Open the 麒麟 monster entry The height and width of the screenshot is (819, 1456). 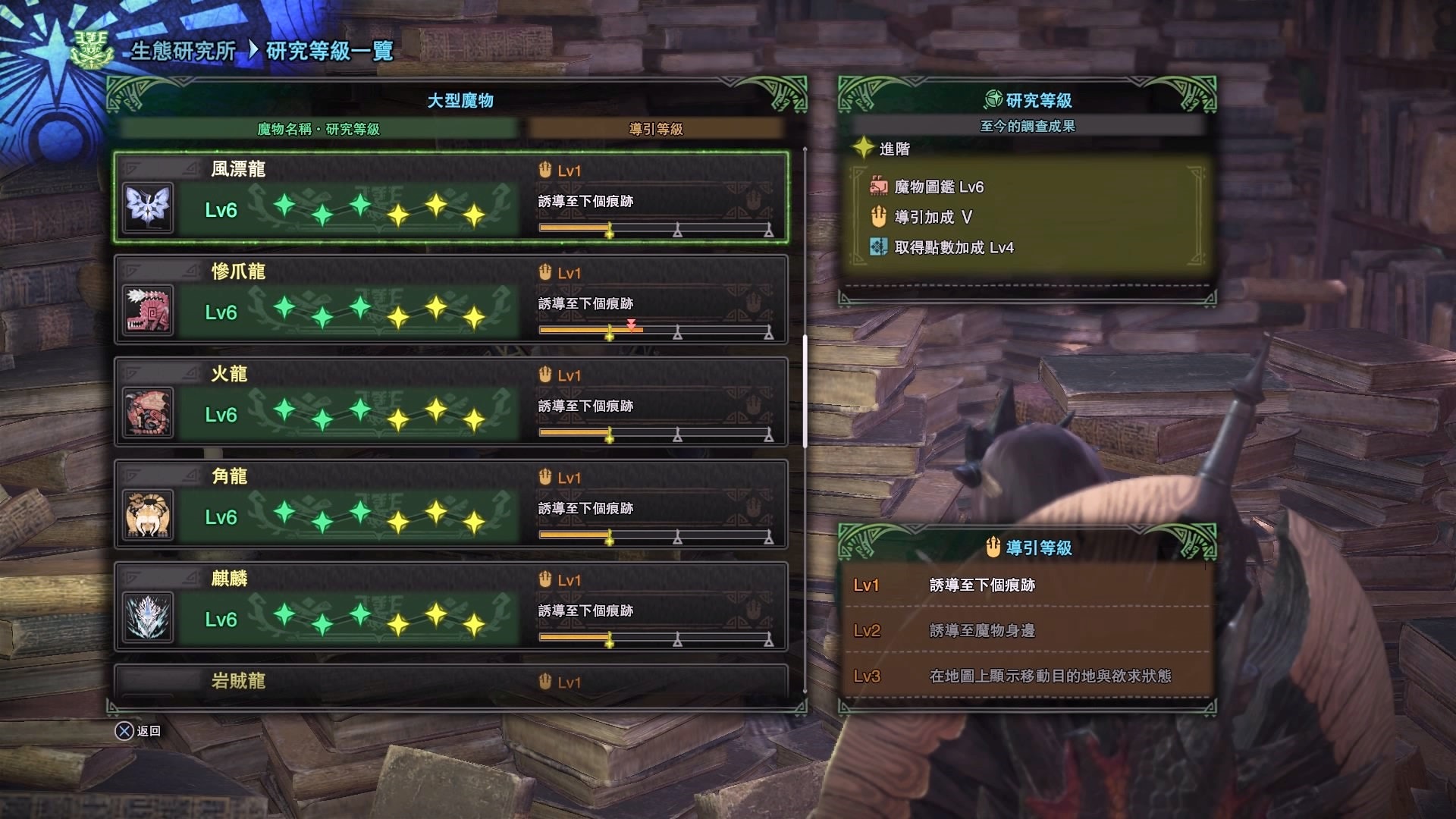(x=451, y=607)
